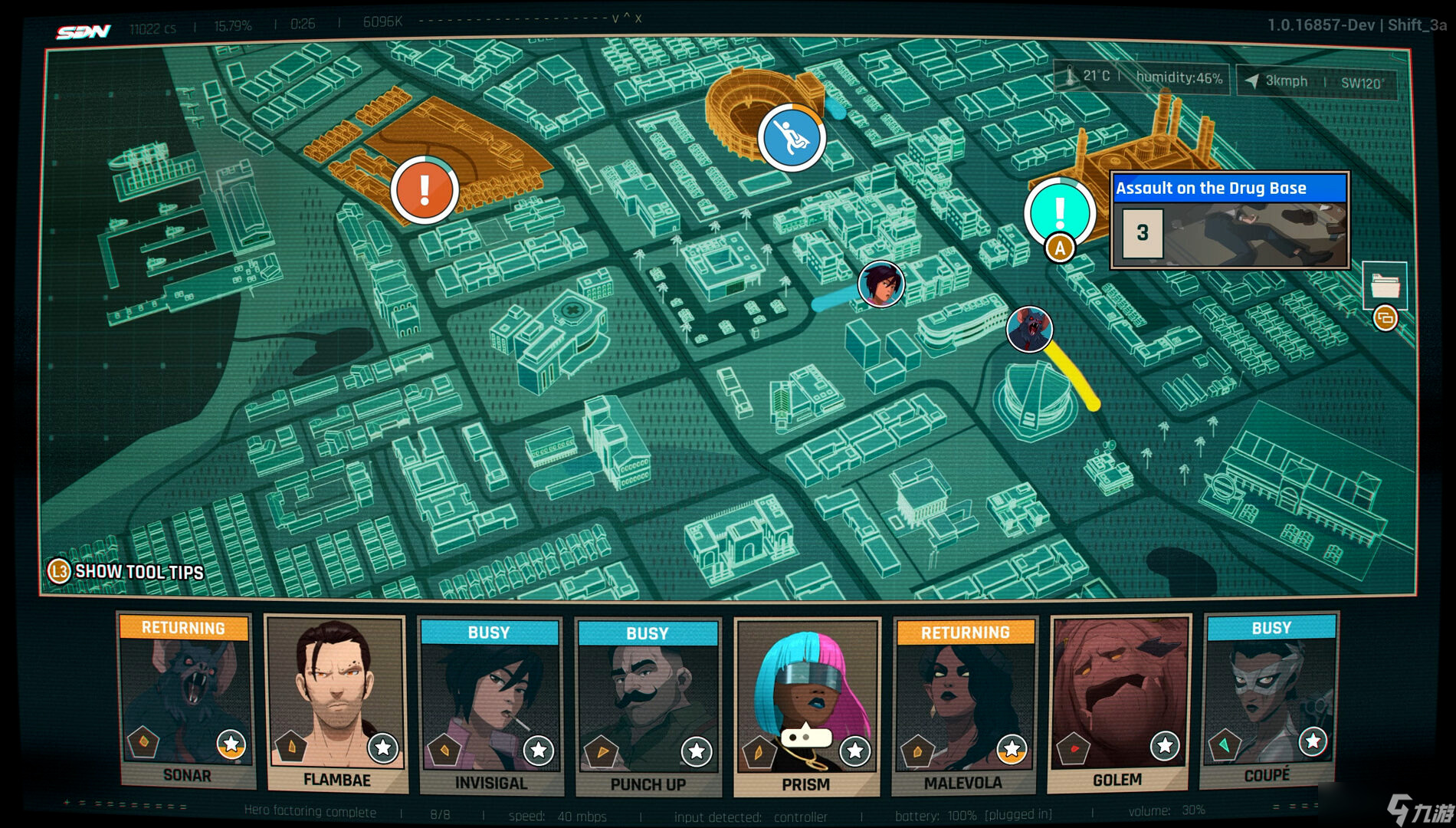The image size is (1456, 828).
Task: Open the blue falling-figure mission marker
Action: [792, 138]
